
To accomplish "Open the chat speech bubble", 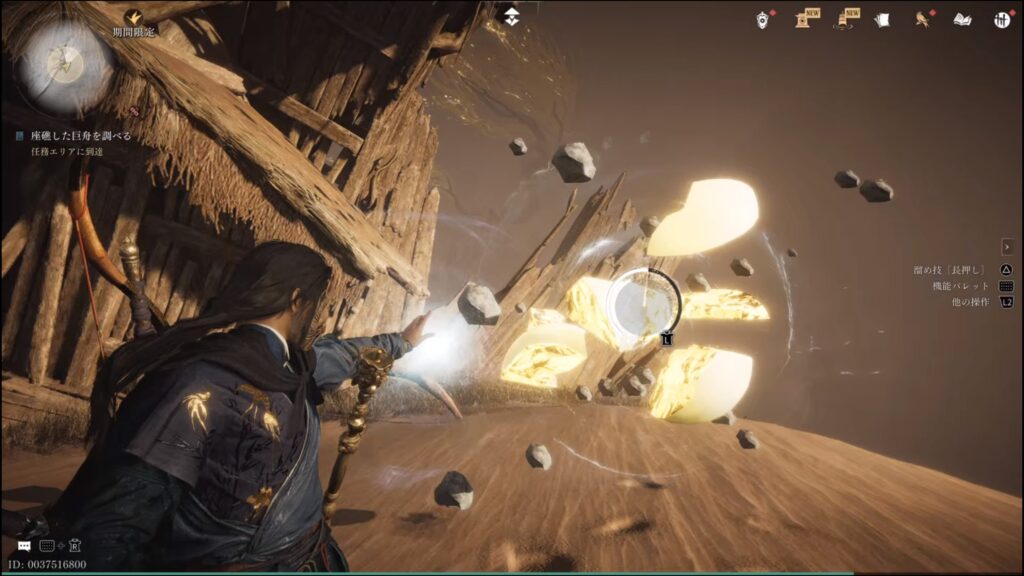I will [x=24, y=546].
